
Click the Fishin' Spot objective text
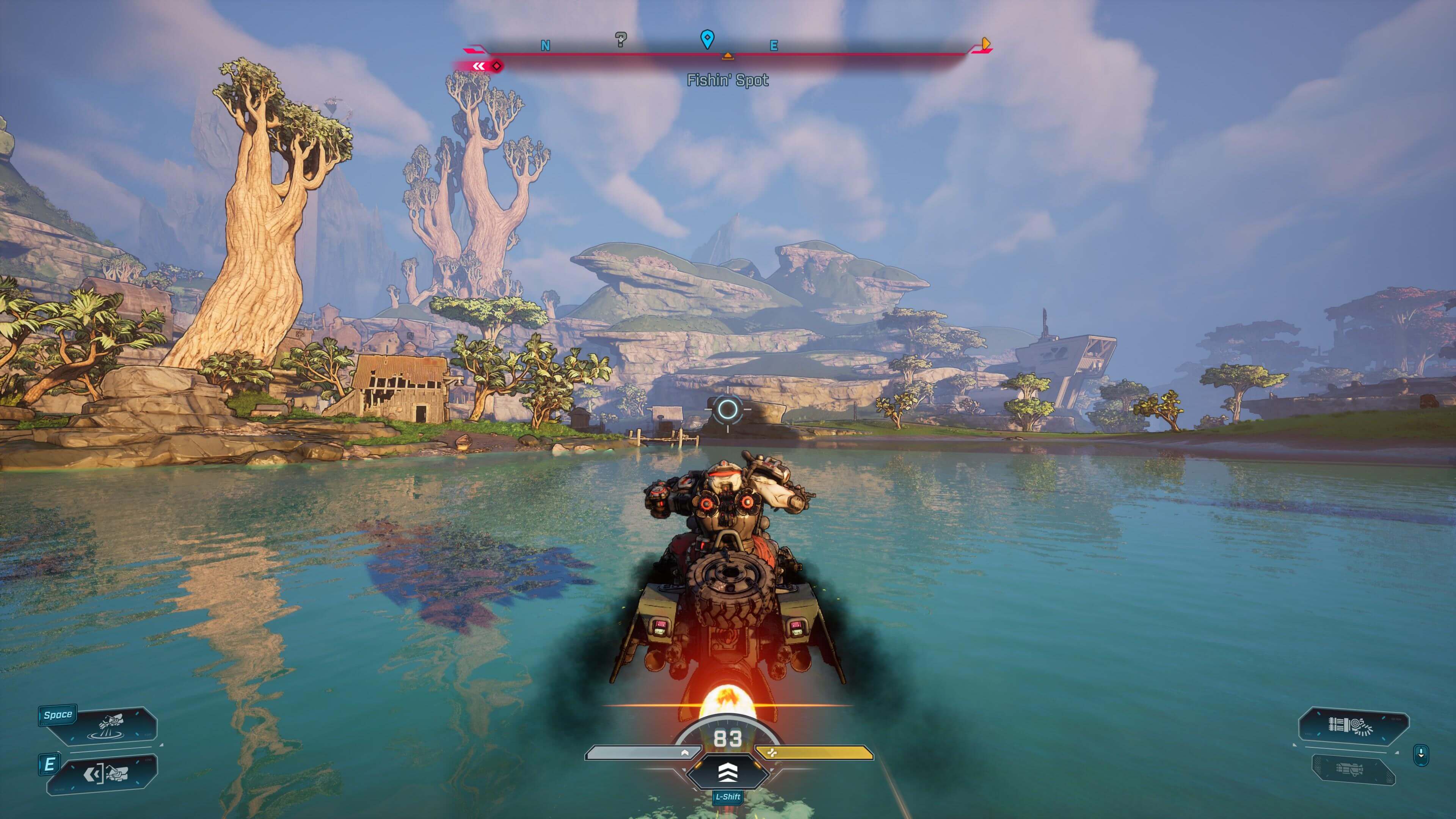[728, 80]
